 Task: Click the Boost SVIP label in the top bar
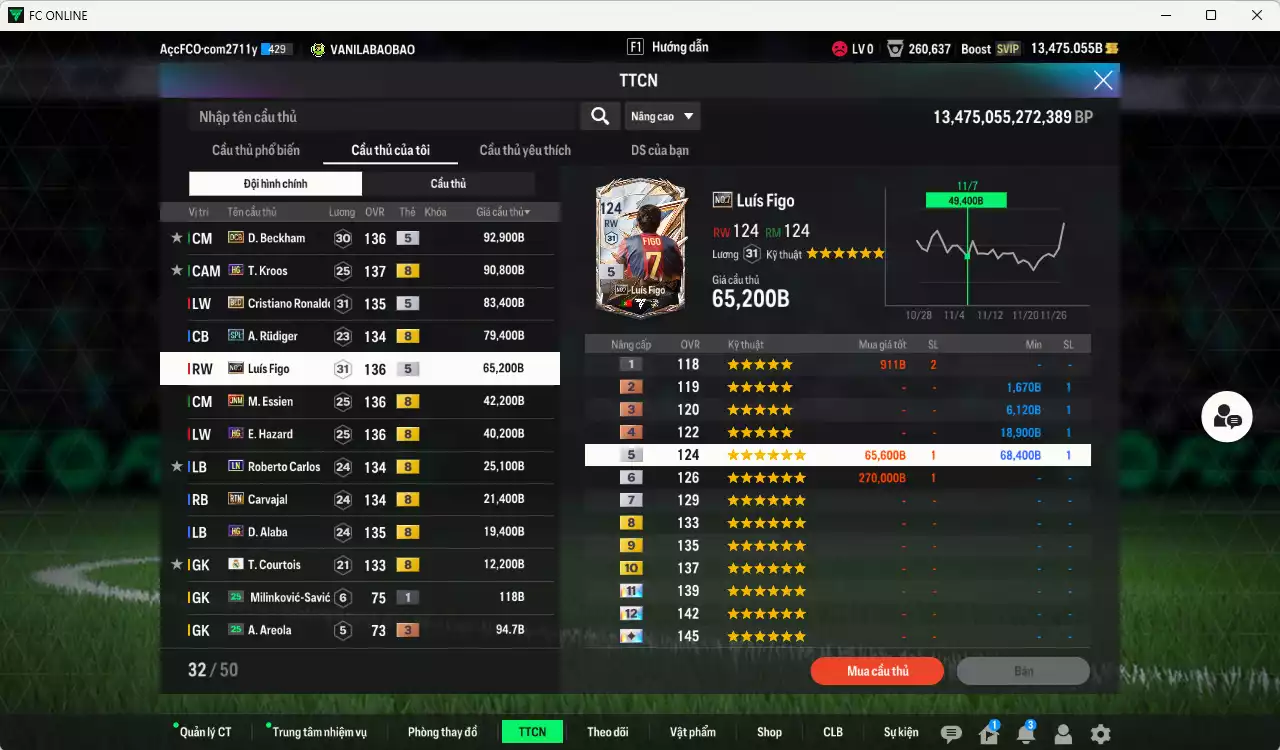tap(992, 47)
